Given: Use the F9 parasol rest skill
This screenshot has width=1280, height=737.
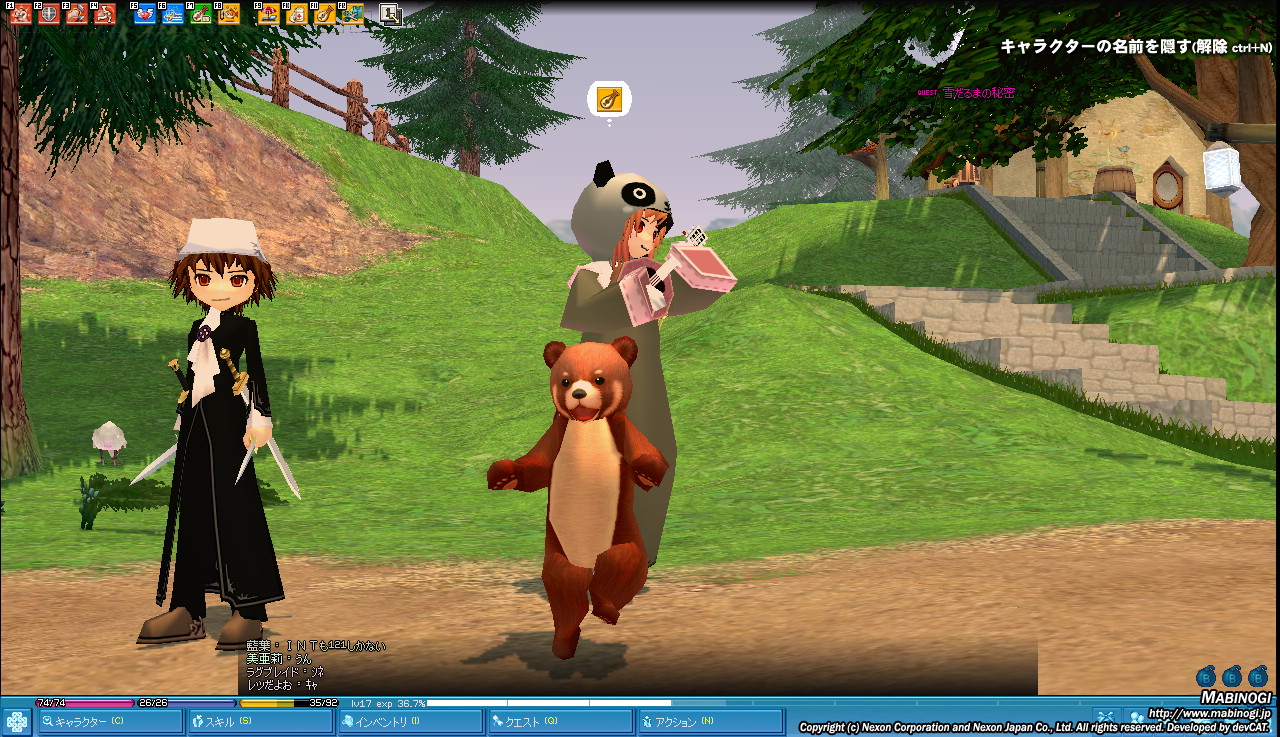Looking at the screenshot, I should coord(269,14).
